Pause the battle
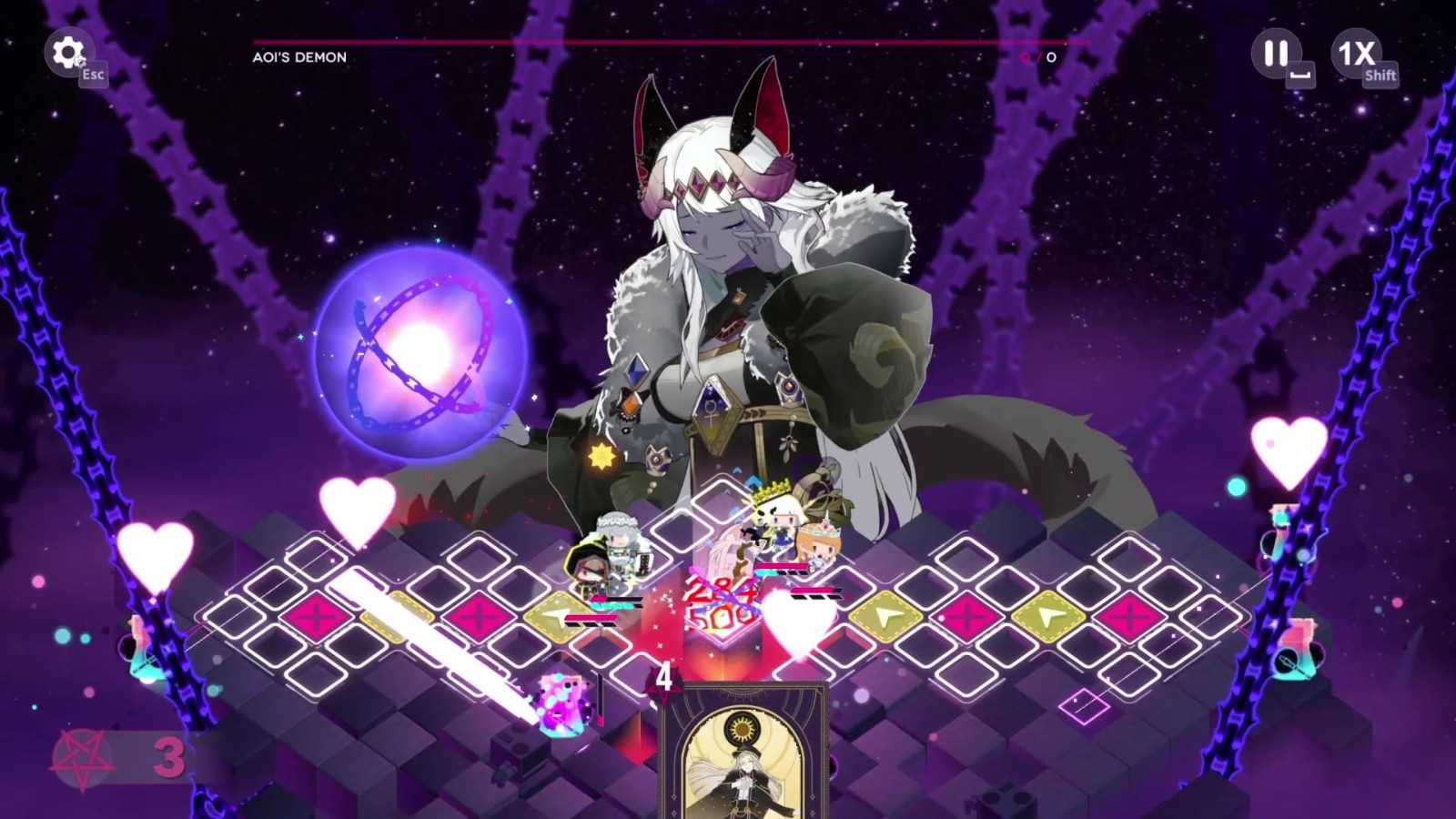The image size is (1456, 819). point(1276,54)
